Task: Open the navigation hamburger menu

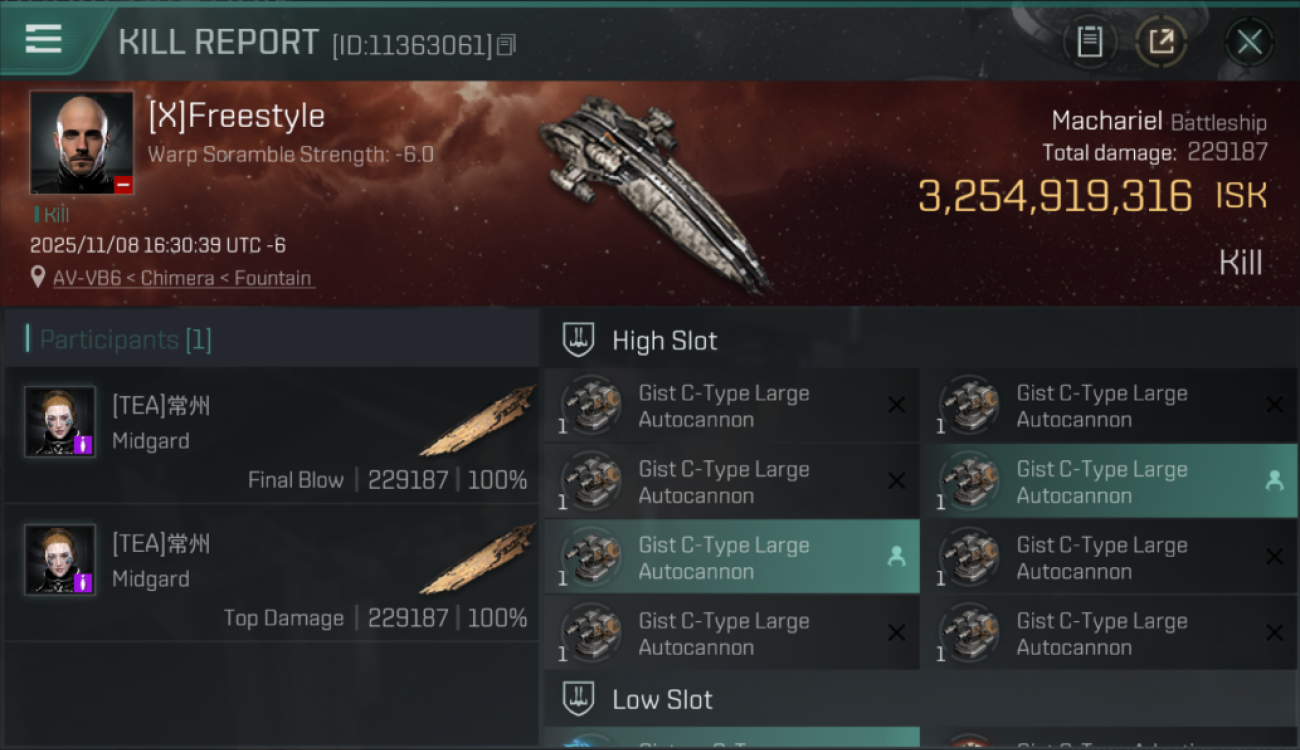Action: [42, 38]
